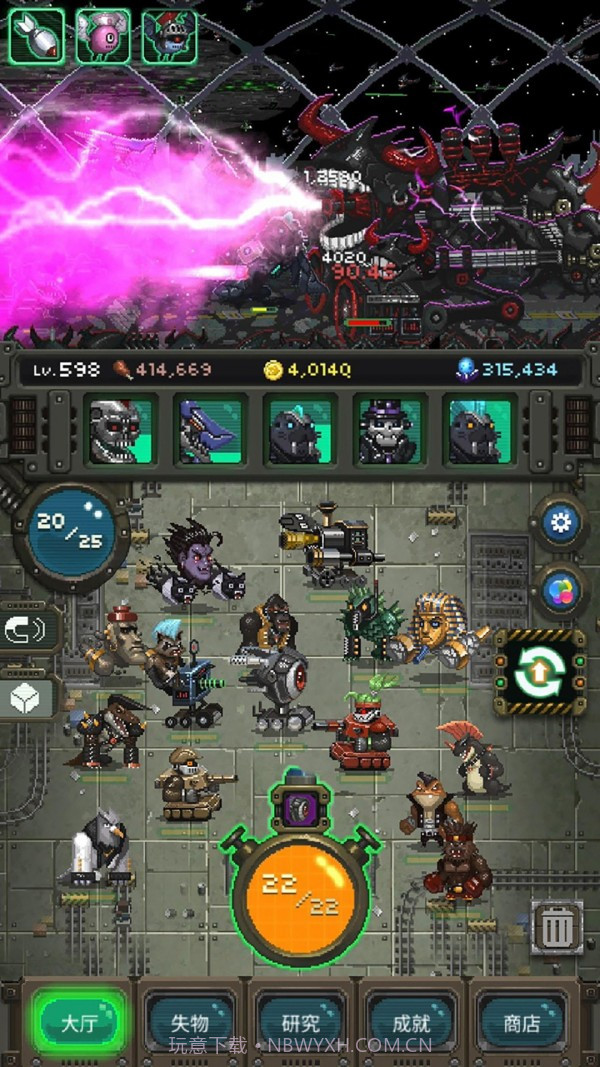Viewport: 600px width, 1067px height.
Task: Click the trash can to discard
Action: pos(557,928)
